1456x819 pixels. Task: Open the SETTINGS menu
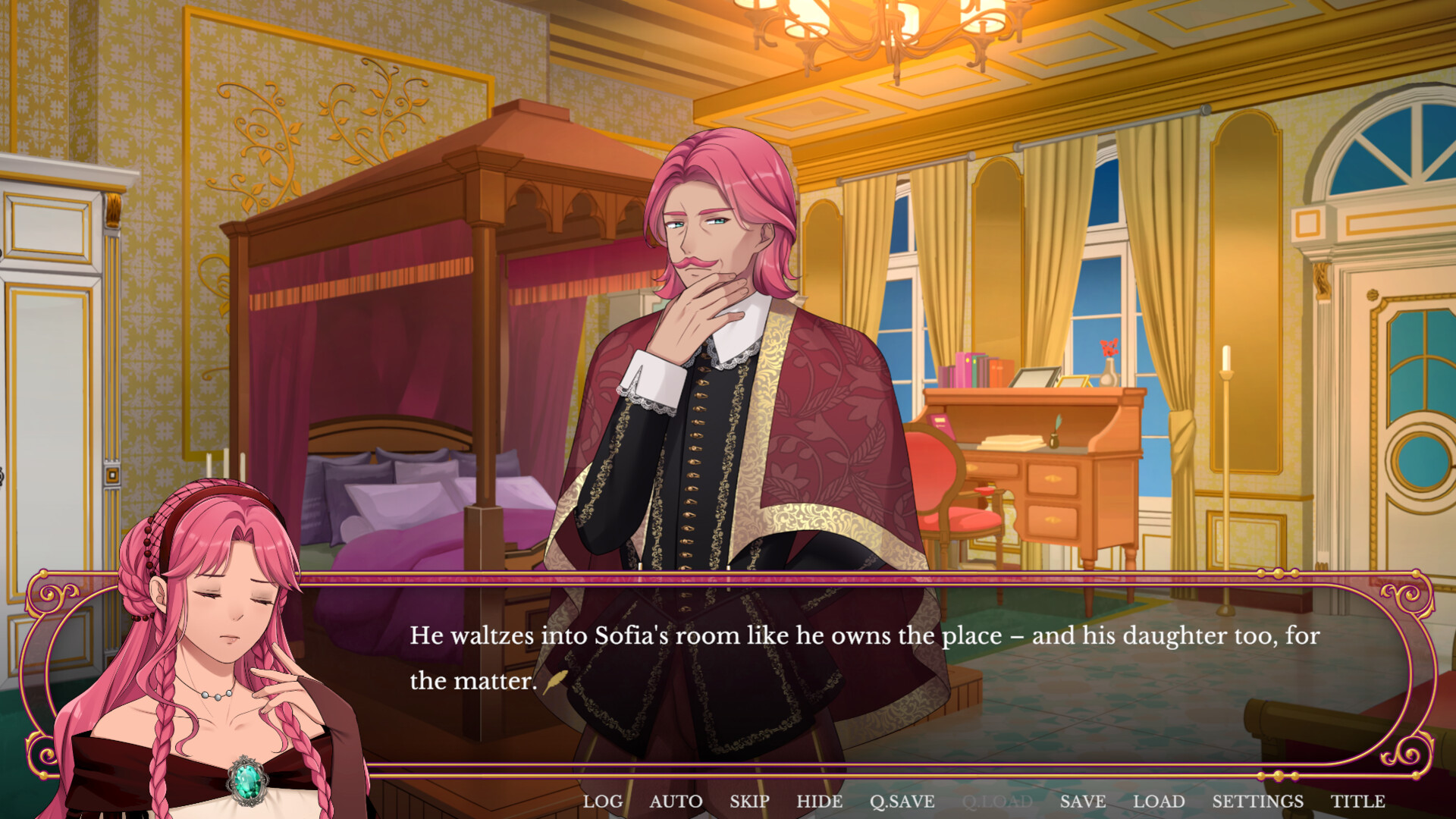tap(1257, 801)
